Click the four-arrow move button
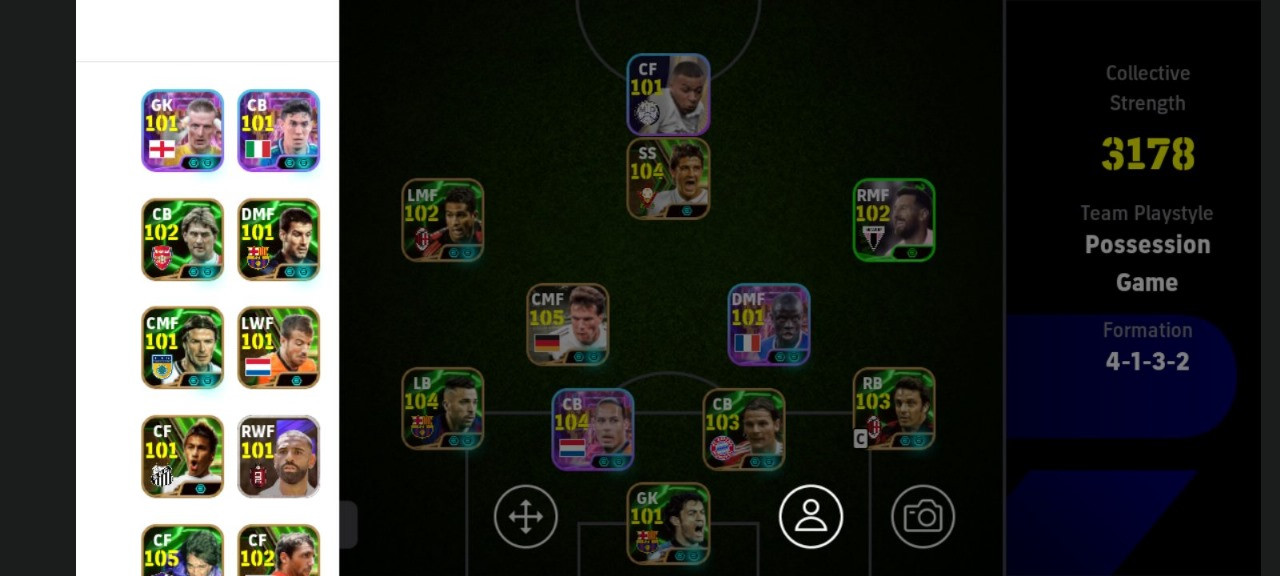The image size is (1280, 576). click(526, 517)
